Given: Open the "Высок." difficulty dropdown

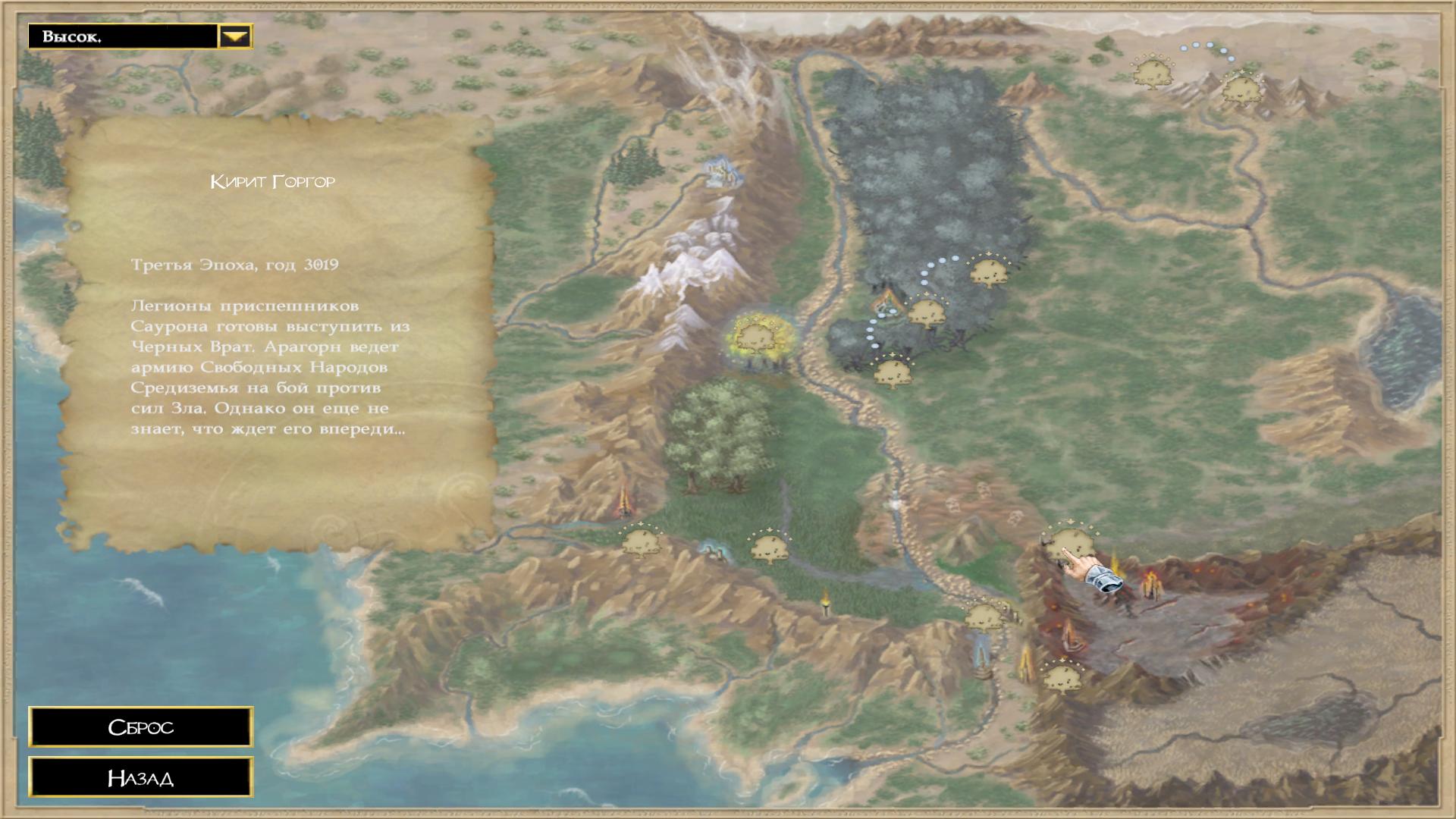Looking at the screenshot, I should pyautogui.click(x=235, y=36).
